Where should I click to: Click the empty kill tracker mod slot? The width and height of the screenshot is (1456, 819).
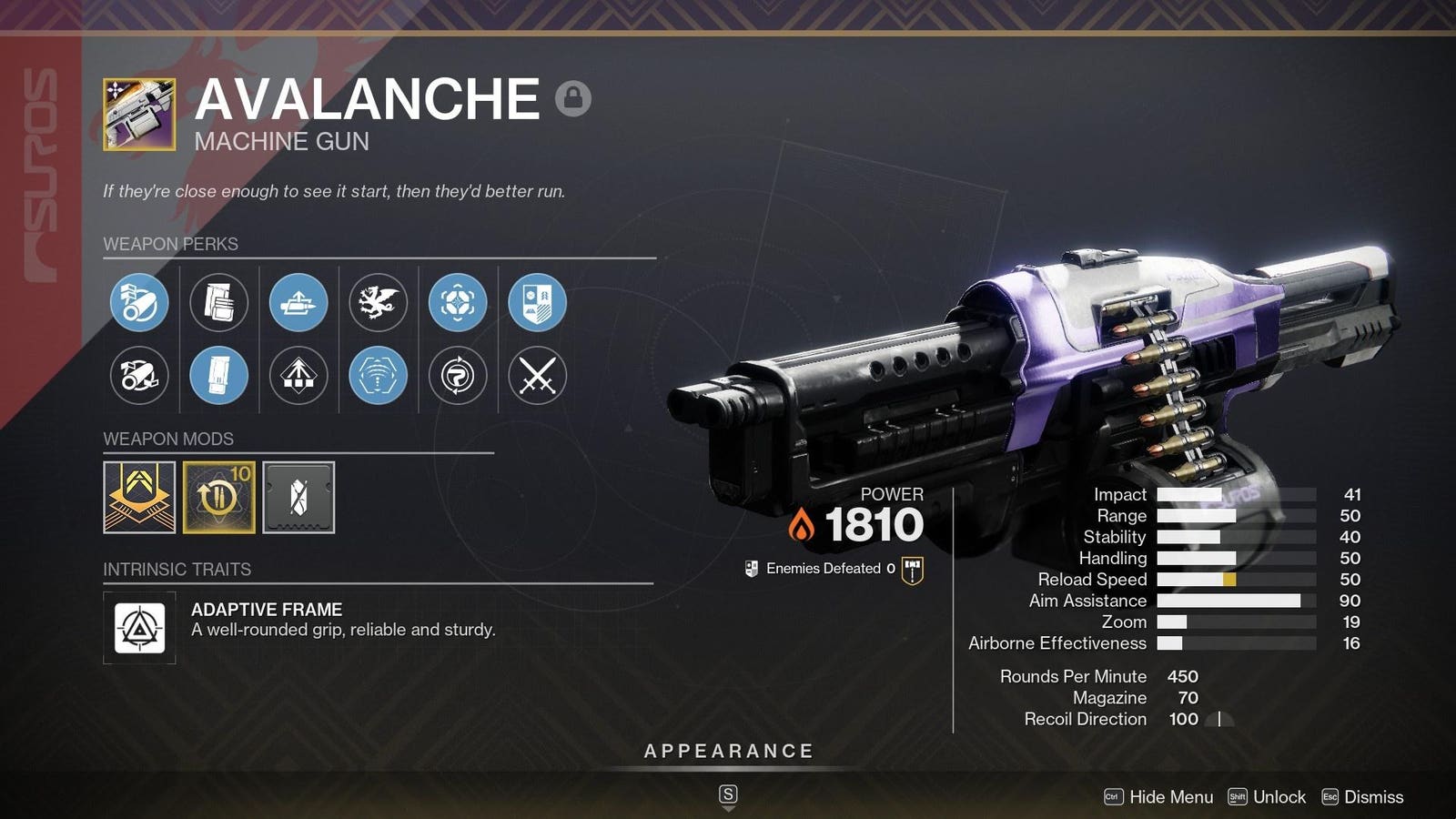(299, 496)
